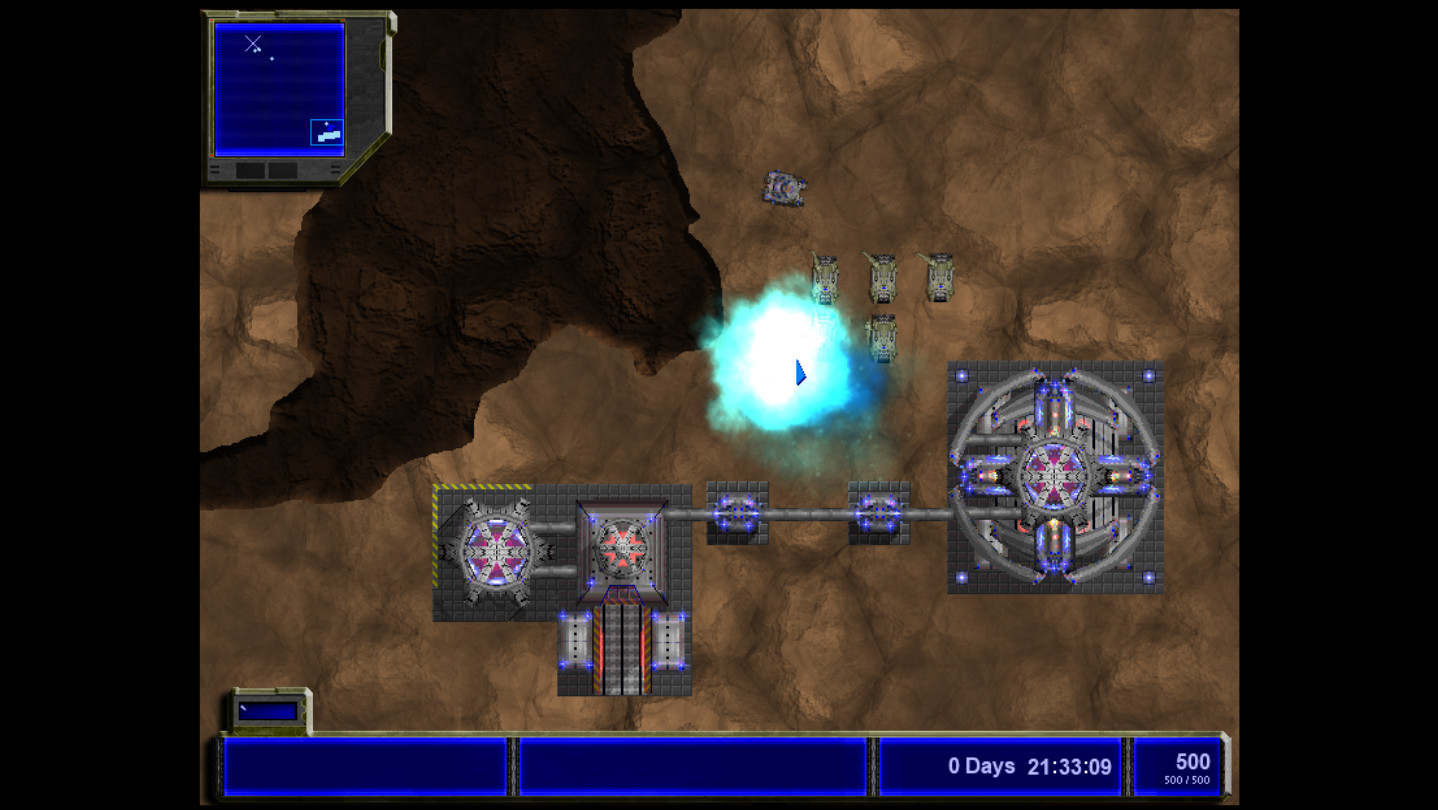Click the resource counter showing 500
The width and height of the screenshot is (1438, 810).
(1191, 762)
